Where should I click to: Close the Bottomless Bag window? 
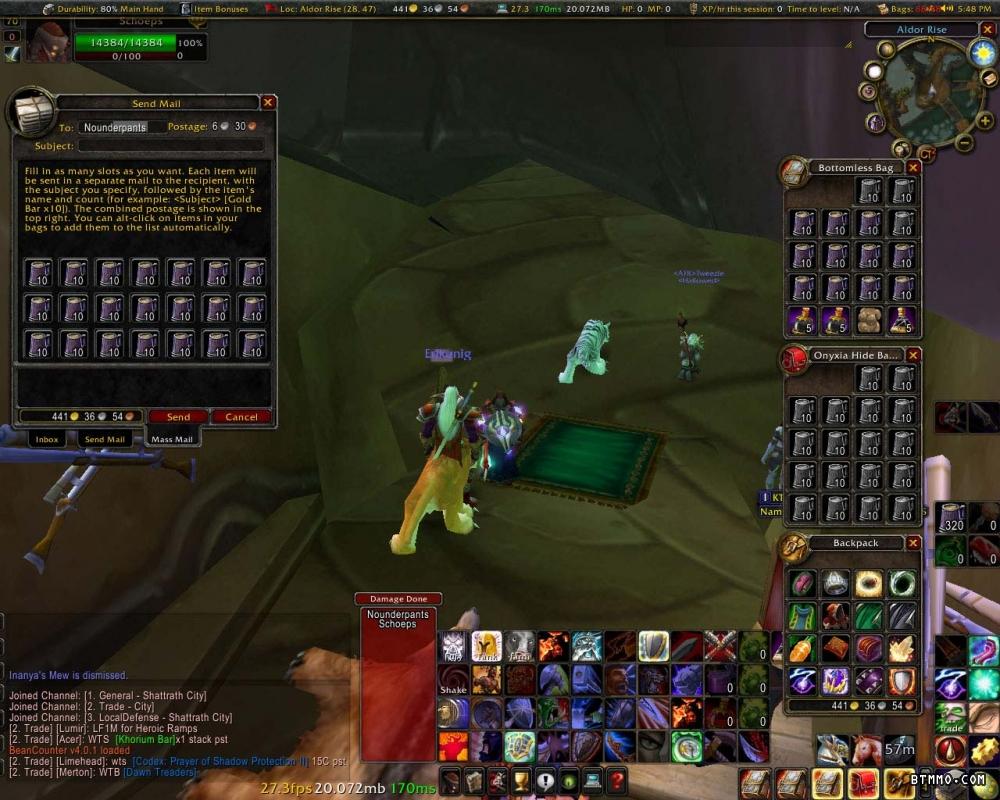tap(913, 167)
